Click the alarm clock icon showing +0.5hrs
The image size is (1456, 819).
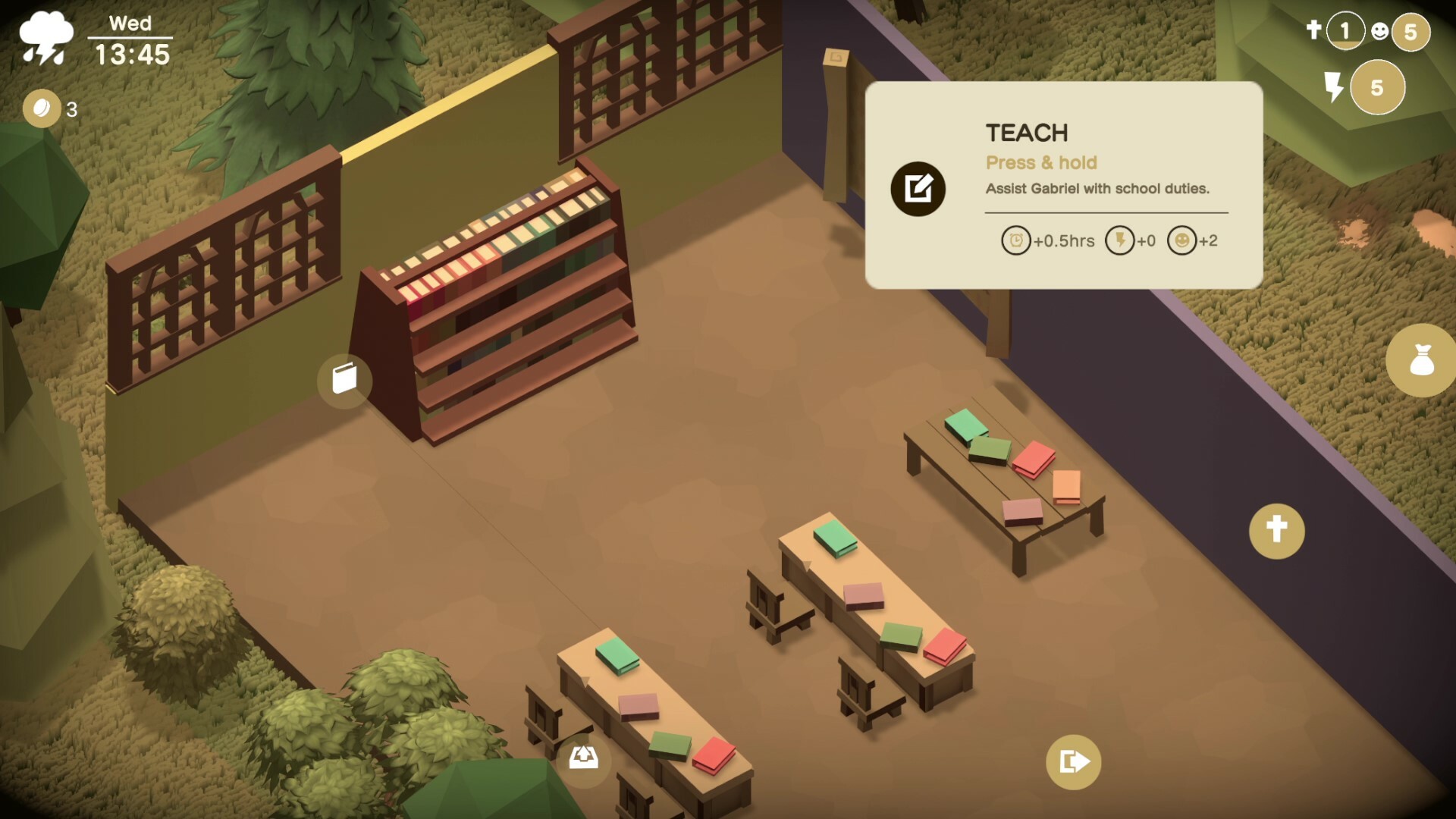(1016, 241)
